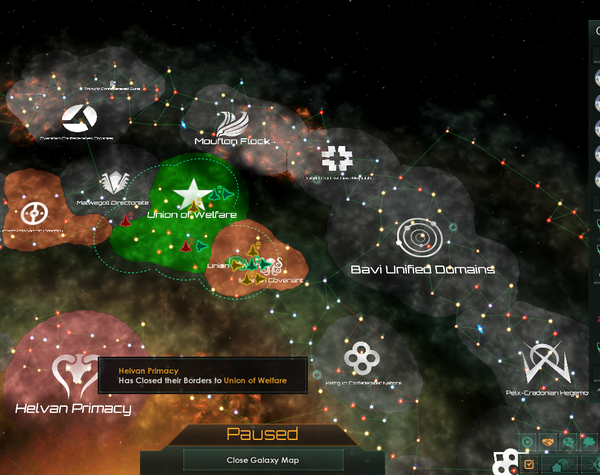Select the circle target map mode
The height and width of the screenshot is (475, 600).
coord(527,442)
